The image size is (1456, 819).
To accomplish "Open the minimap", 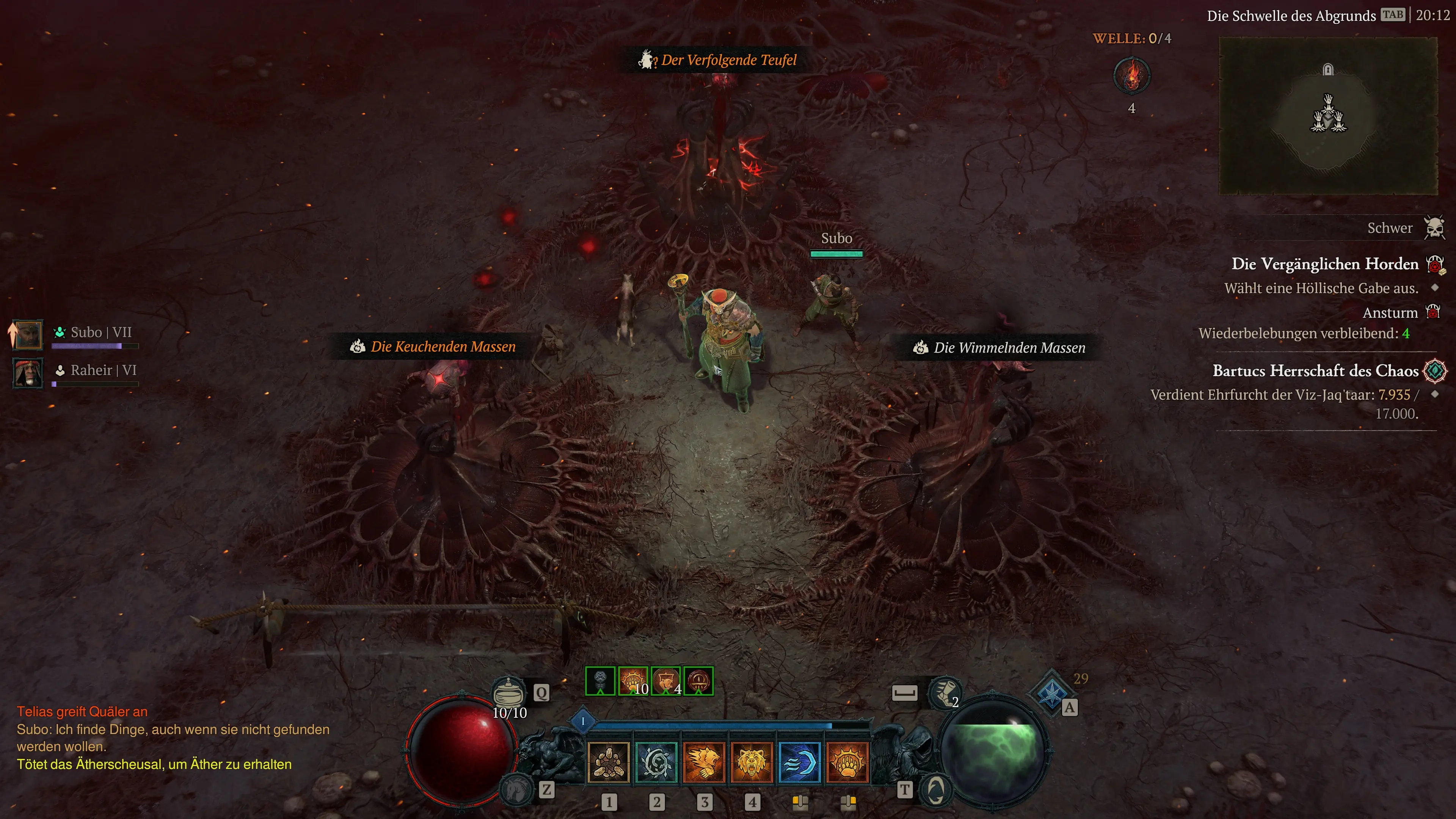I will [1328, 115].
